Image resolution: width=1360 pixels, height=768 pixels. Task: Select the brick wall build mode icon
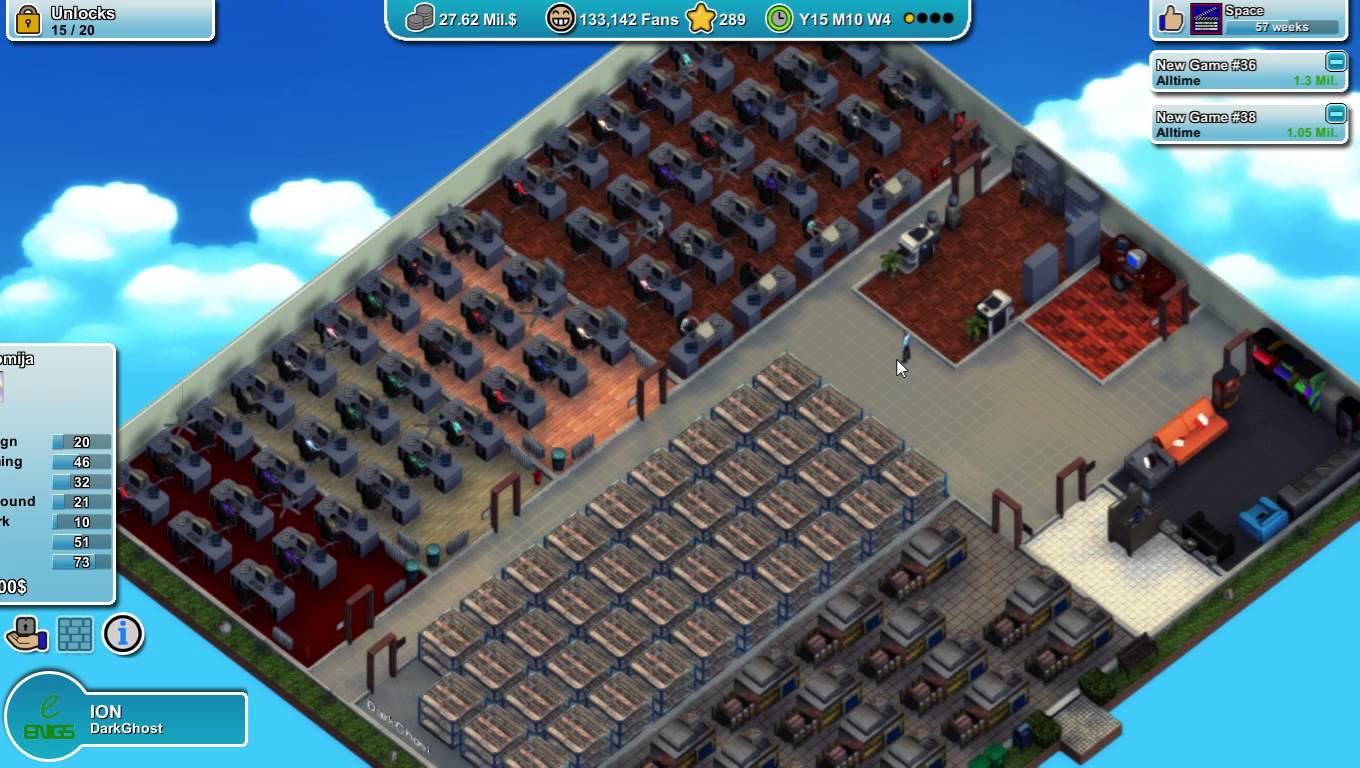(74, 634)
